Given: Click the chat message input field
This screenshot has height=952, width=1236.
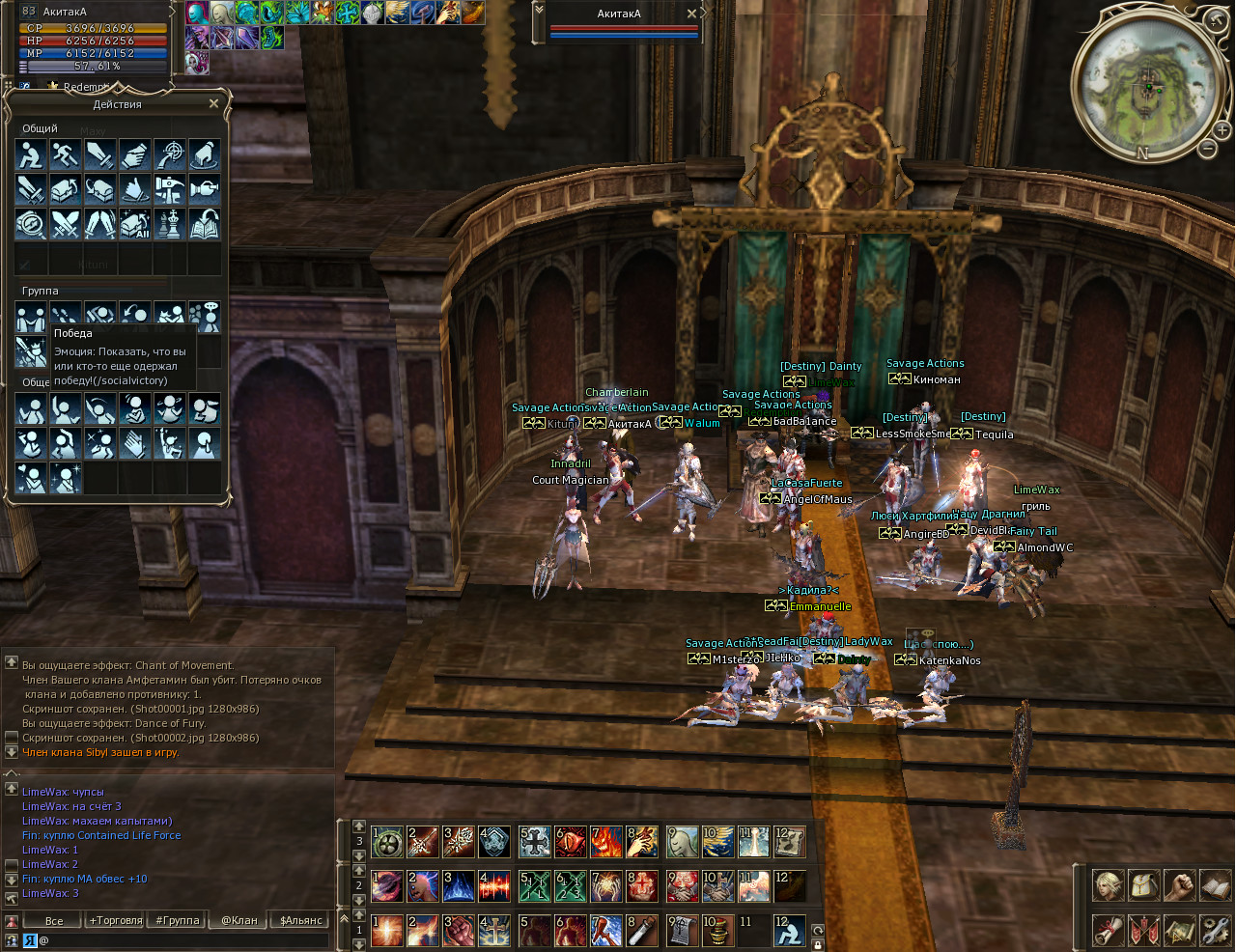Looking at the screenshot, I should point(183,939).
